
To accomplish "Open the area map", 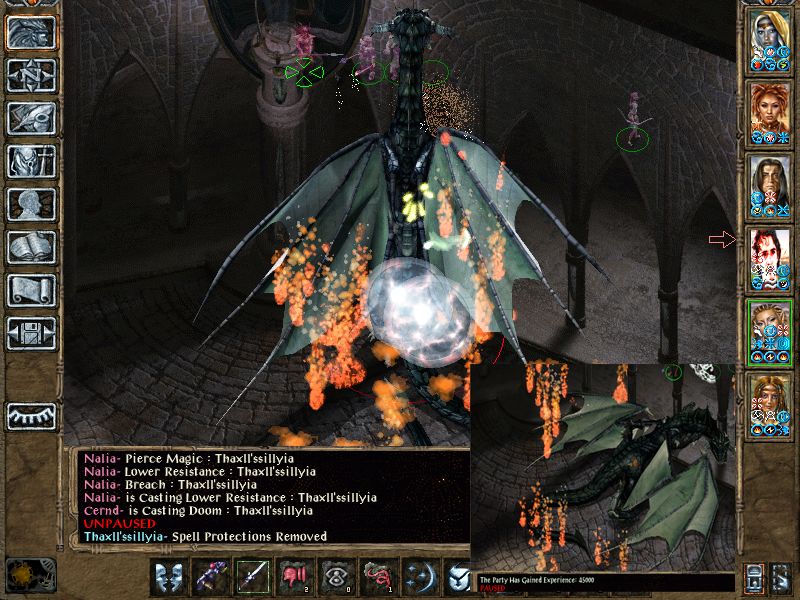I will pyautogui.click(x=30, y=75).
